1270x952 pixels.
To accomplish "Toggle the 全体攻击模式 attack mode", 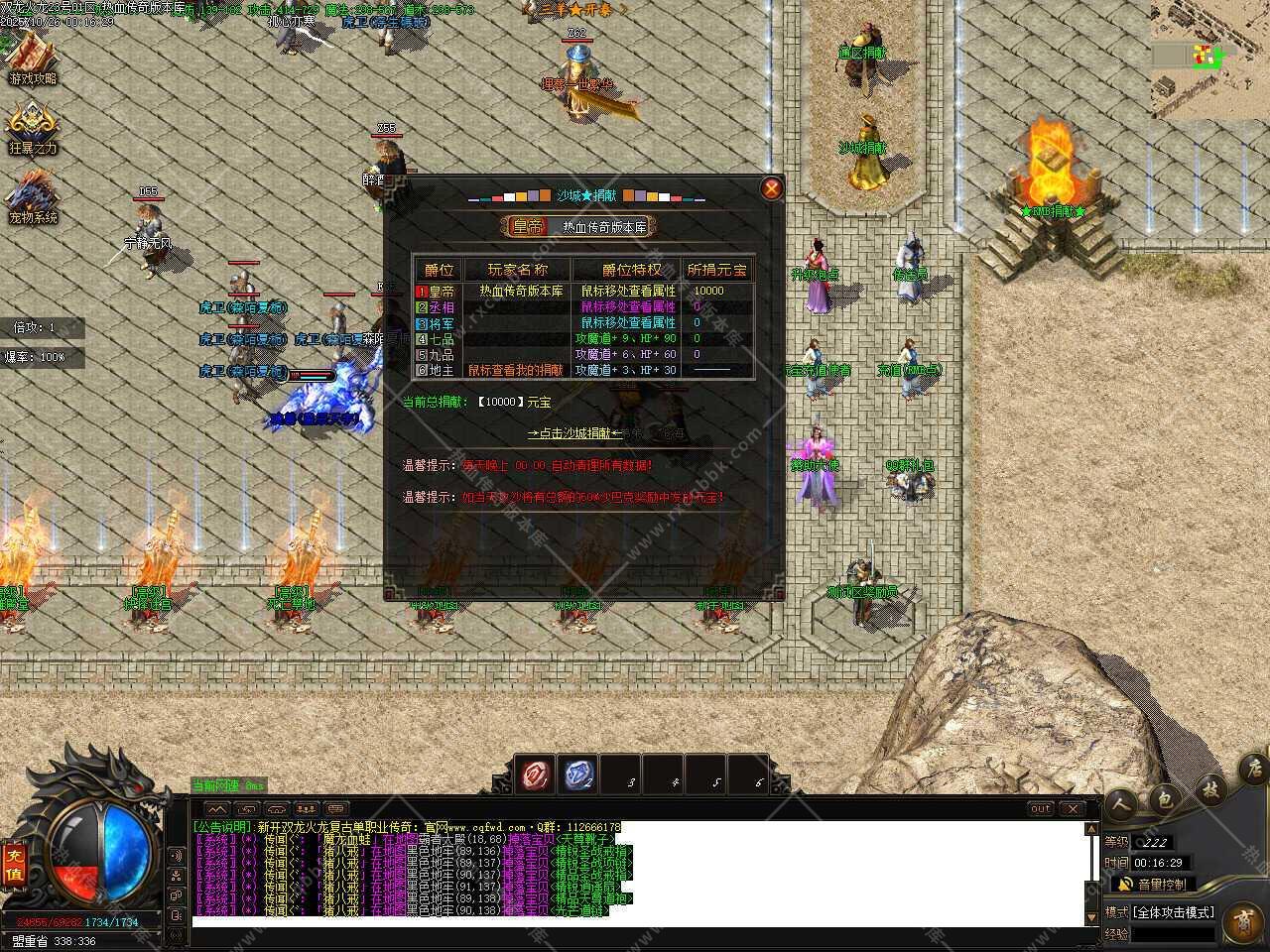I will click(x=1174, y=911).
